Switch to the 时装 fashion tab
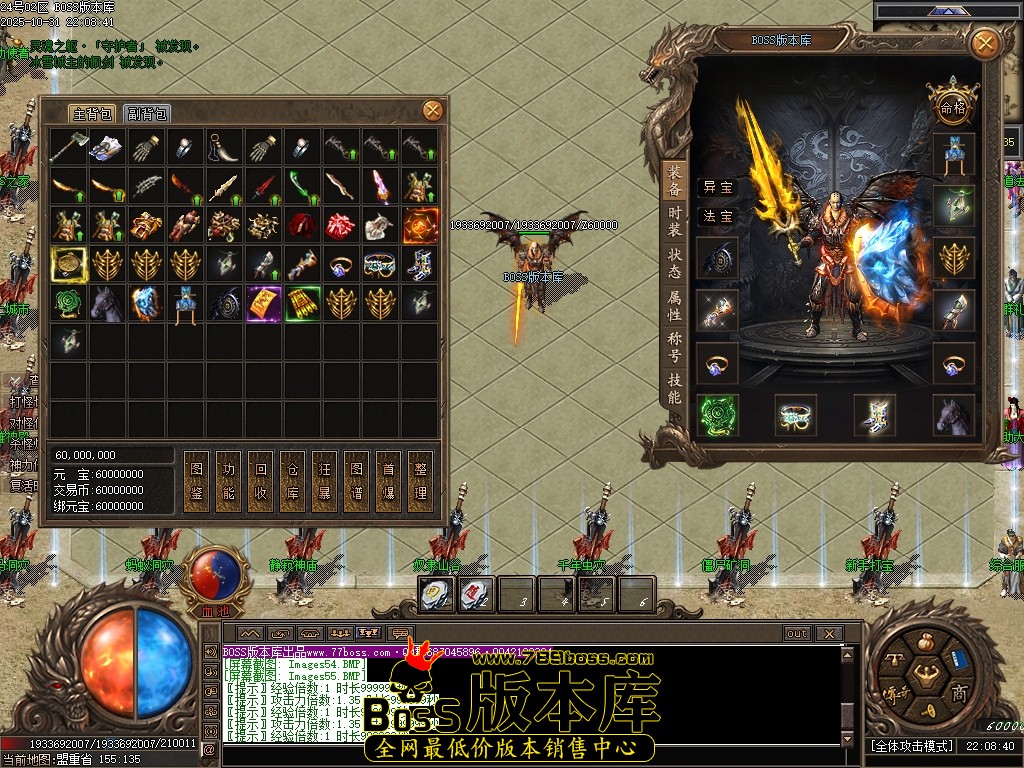1024x768 pixels. pos(675,220)
